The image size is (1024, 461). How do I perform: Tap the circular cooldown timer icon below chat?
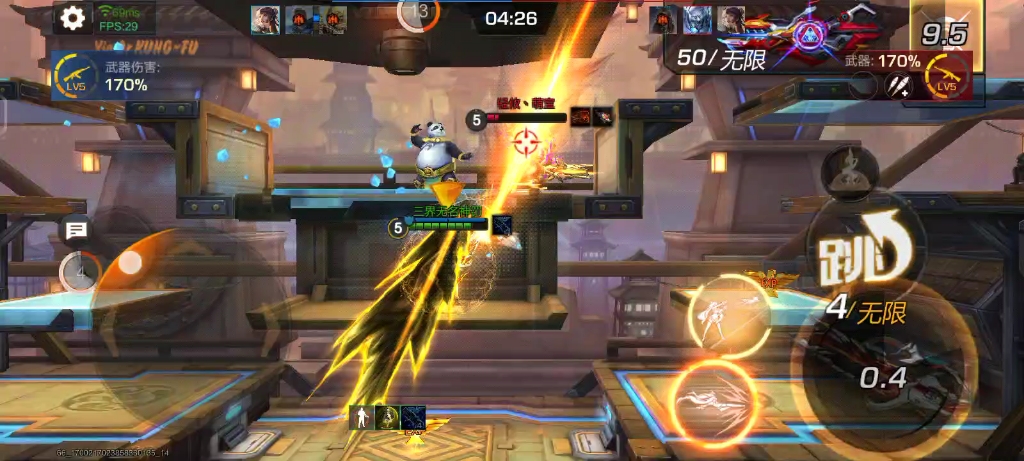79,270
